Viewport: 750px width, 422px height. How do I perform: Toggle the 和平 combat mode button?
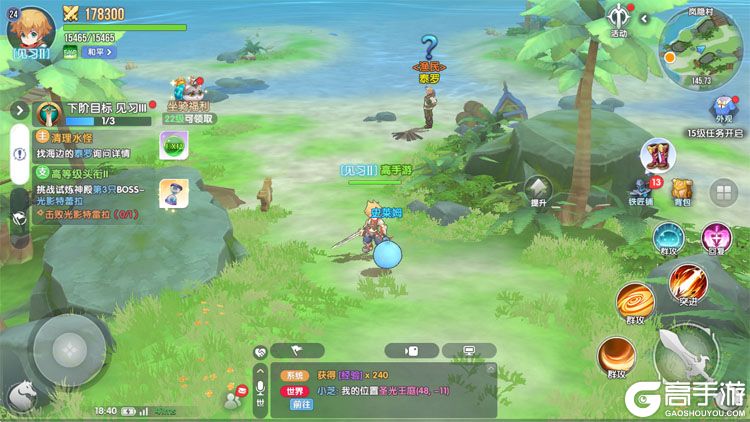click(x=98, y=51)
